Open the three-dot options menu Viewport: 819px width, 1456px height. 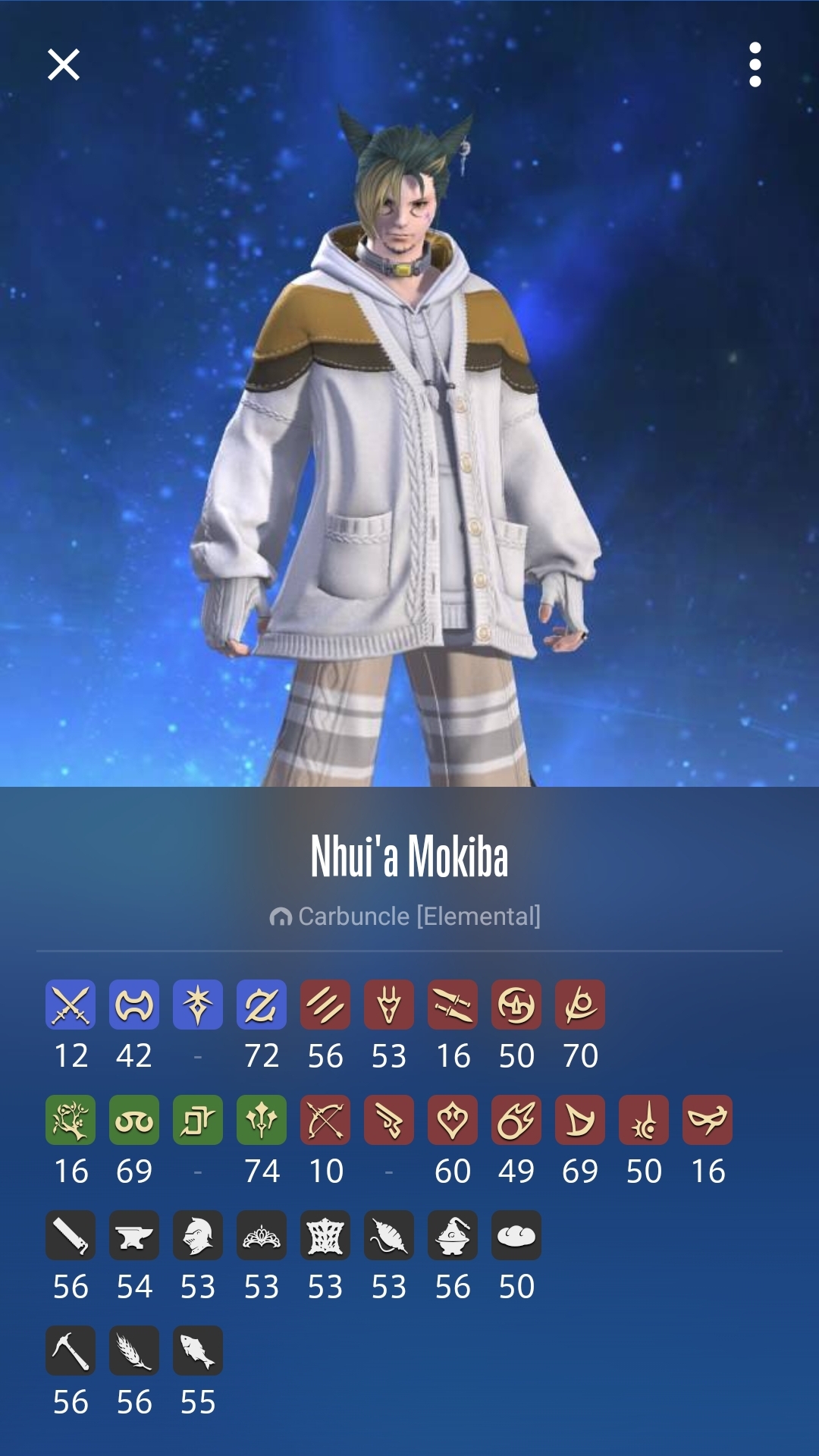coord(755,64)
